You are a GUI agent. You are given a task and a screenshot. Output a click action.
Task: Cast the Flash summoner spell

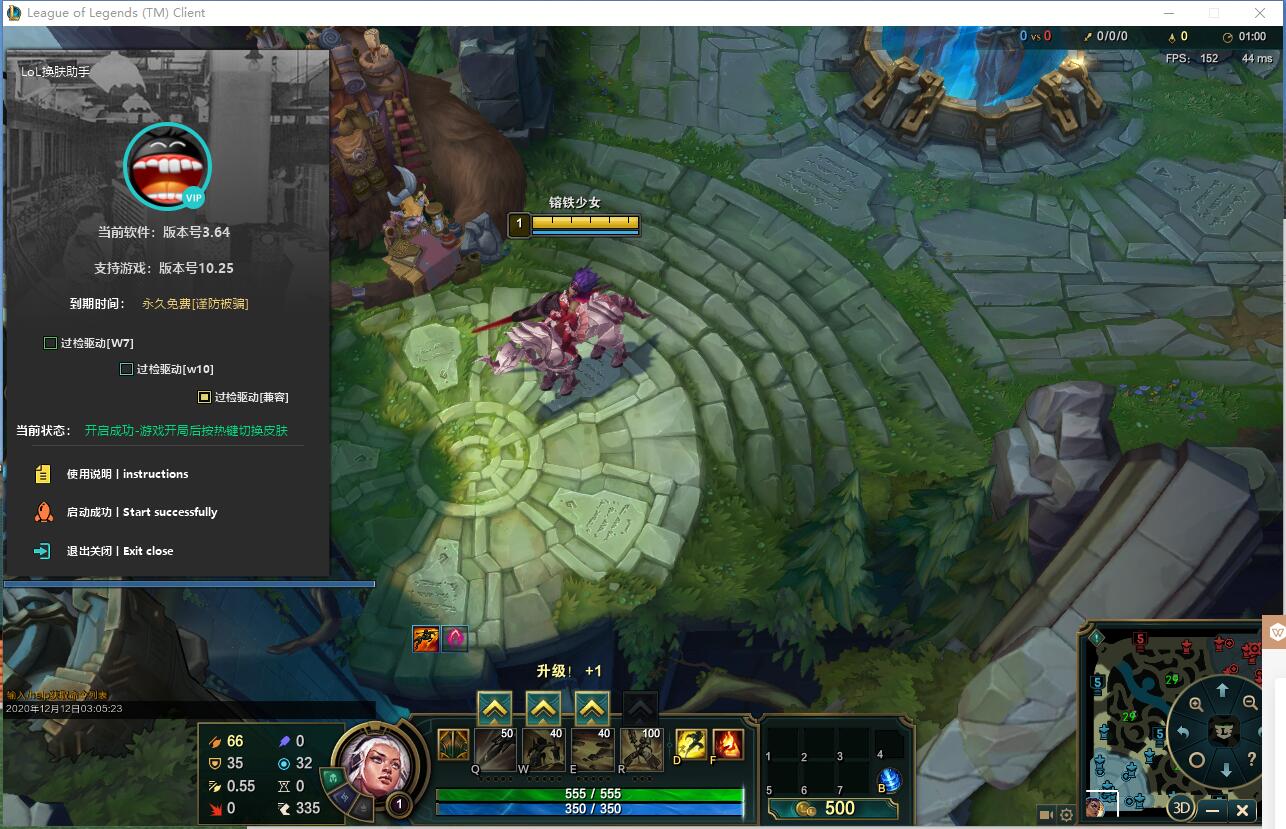[x=691, y=744]
